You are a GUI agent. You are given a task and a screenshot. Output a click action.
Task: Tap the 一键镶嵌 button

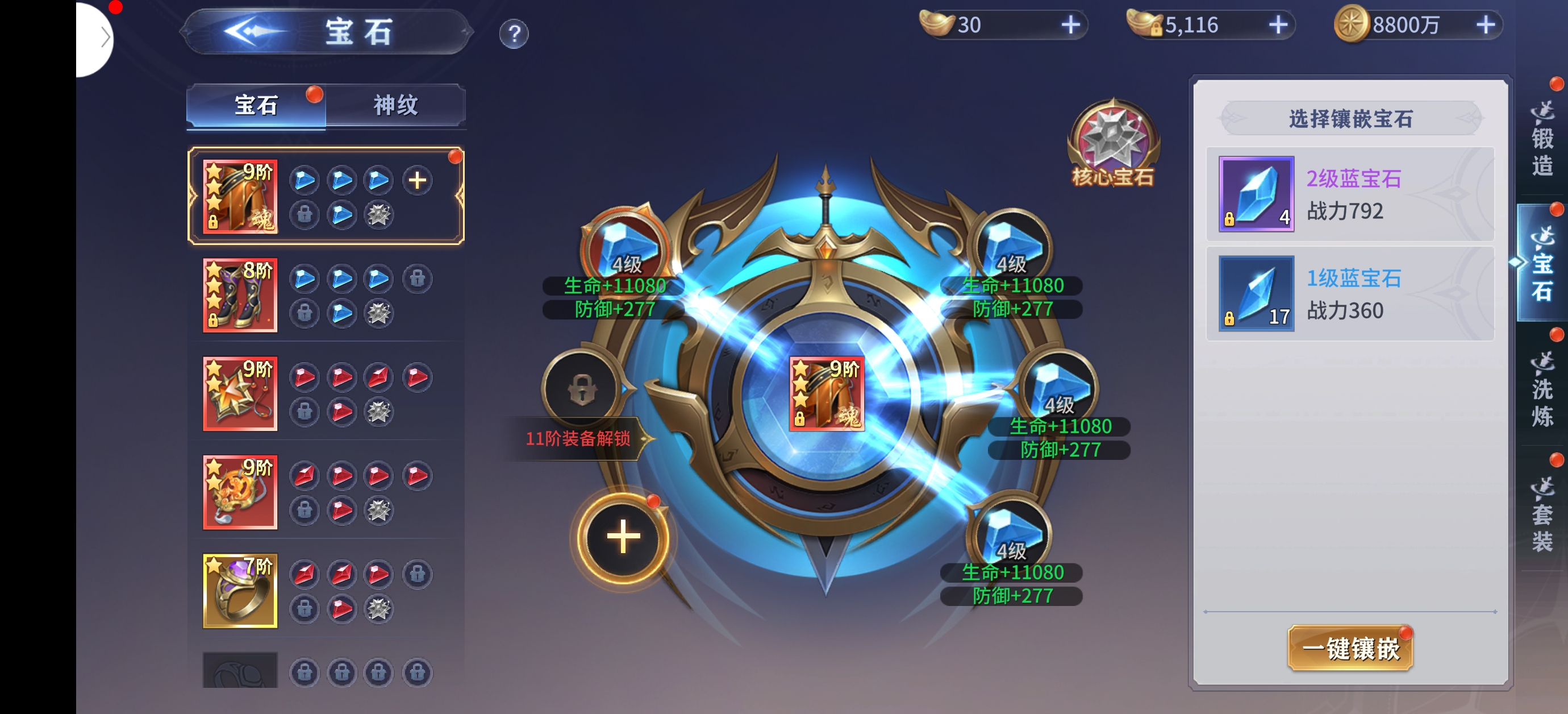click(x=1349, y=648)
